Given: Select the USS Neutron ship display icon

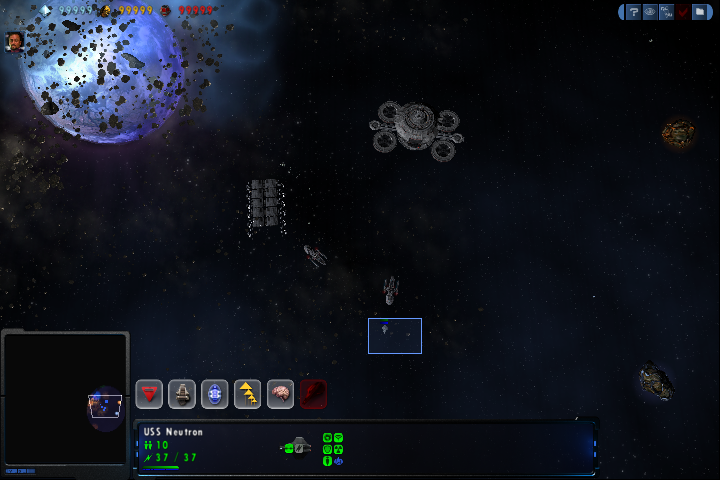Looking at the screenshot, I should click(x=297, y=447).
